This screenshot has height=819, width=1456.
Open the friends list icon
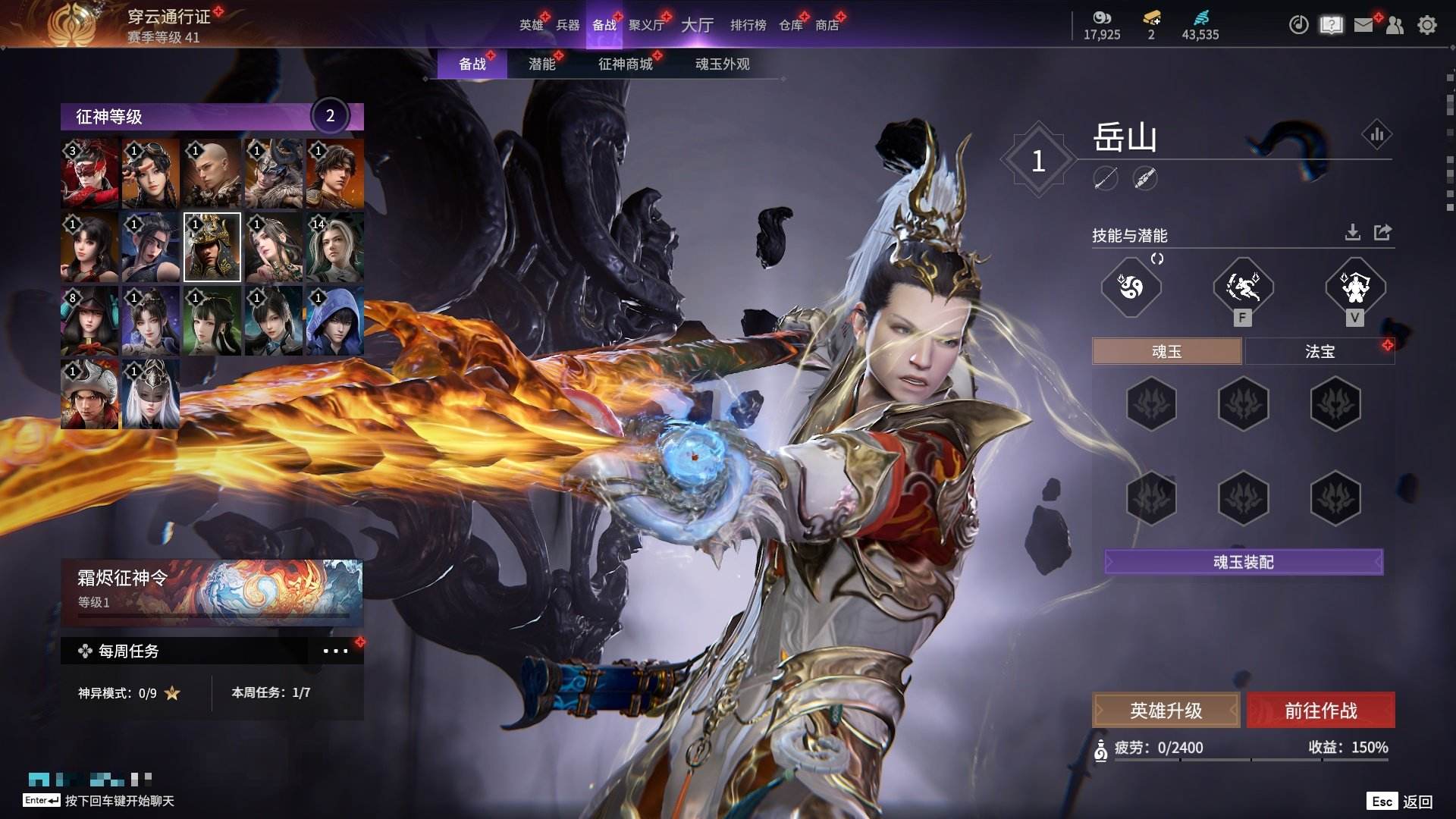[x=1395, y=25]
